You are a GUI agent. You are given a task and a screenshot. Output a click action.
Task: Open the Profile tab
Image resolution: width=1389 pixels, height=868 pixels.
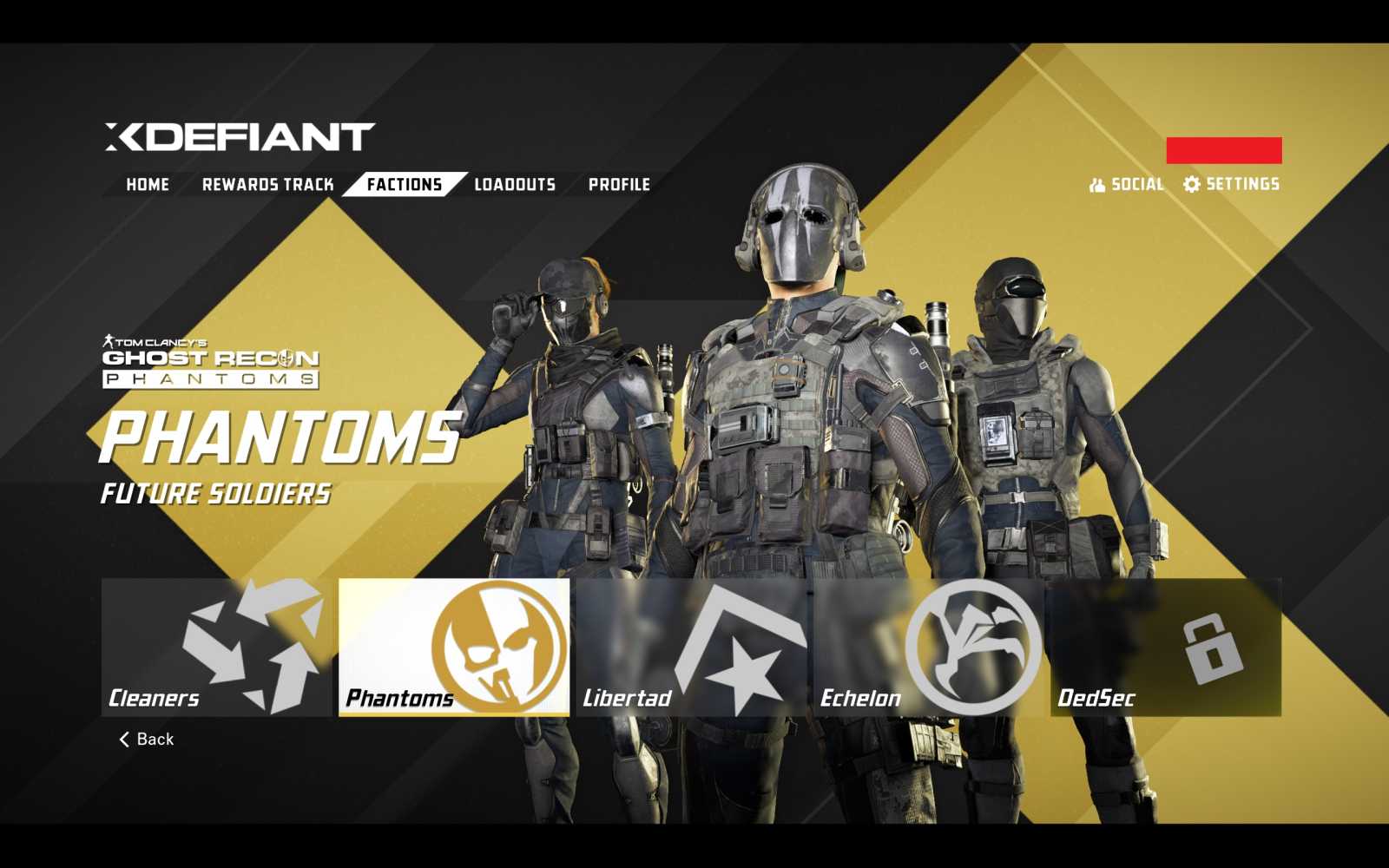619,184
